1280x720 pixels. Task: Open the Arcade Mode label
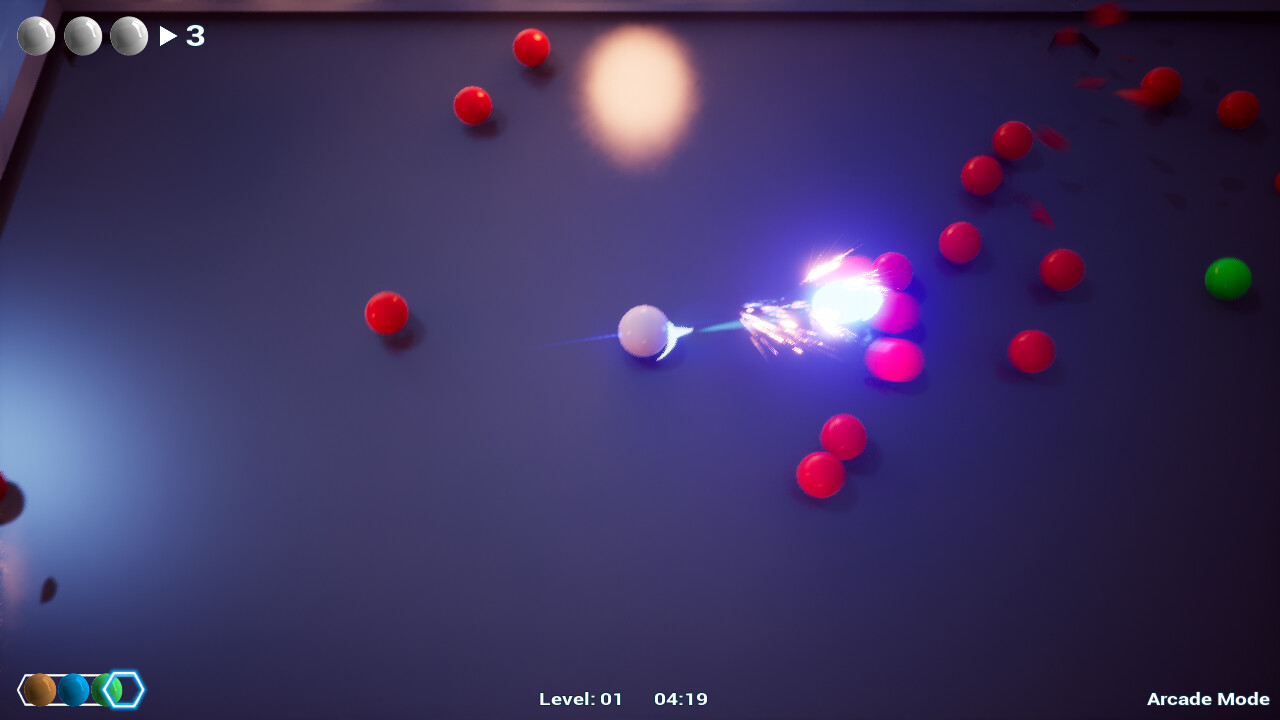[1209, 700]
